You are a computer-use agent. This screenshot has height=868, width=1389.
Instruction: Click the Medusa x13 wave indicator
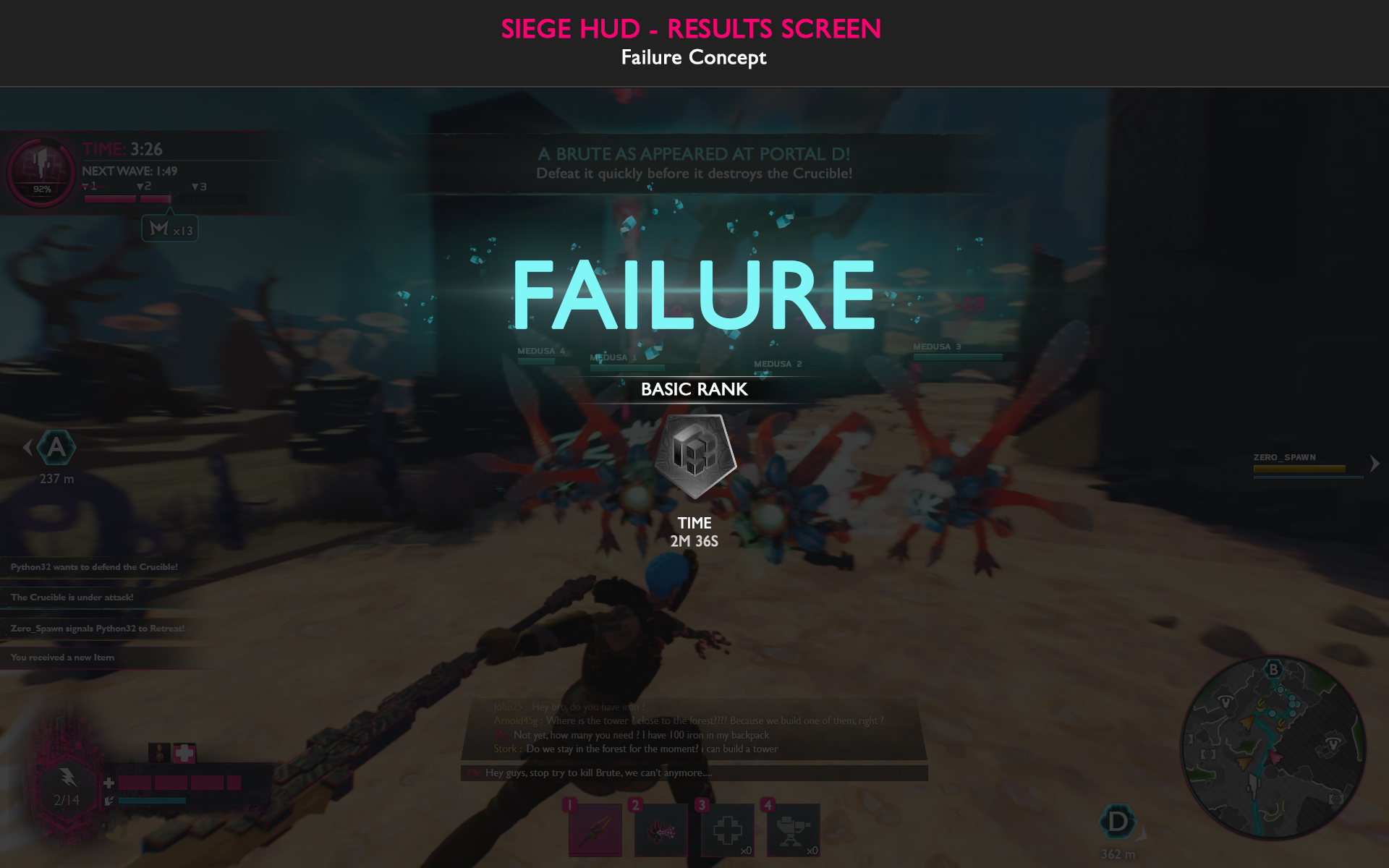click(170, 229)
